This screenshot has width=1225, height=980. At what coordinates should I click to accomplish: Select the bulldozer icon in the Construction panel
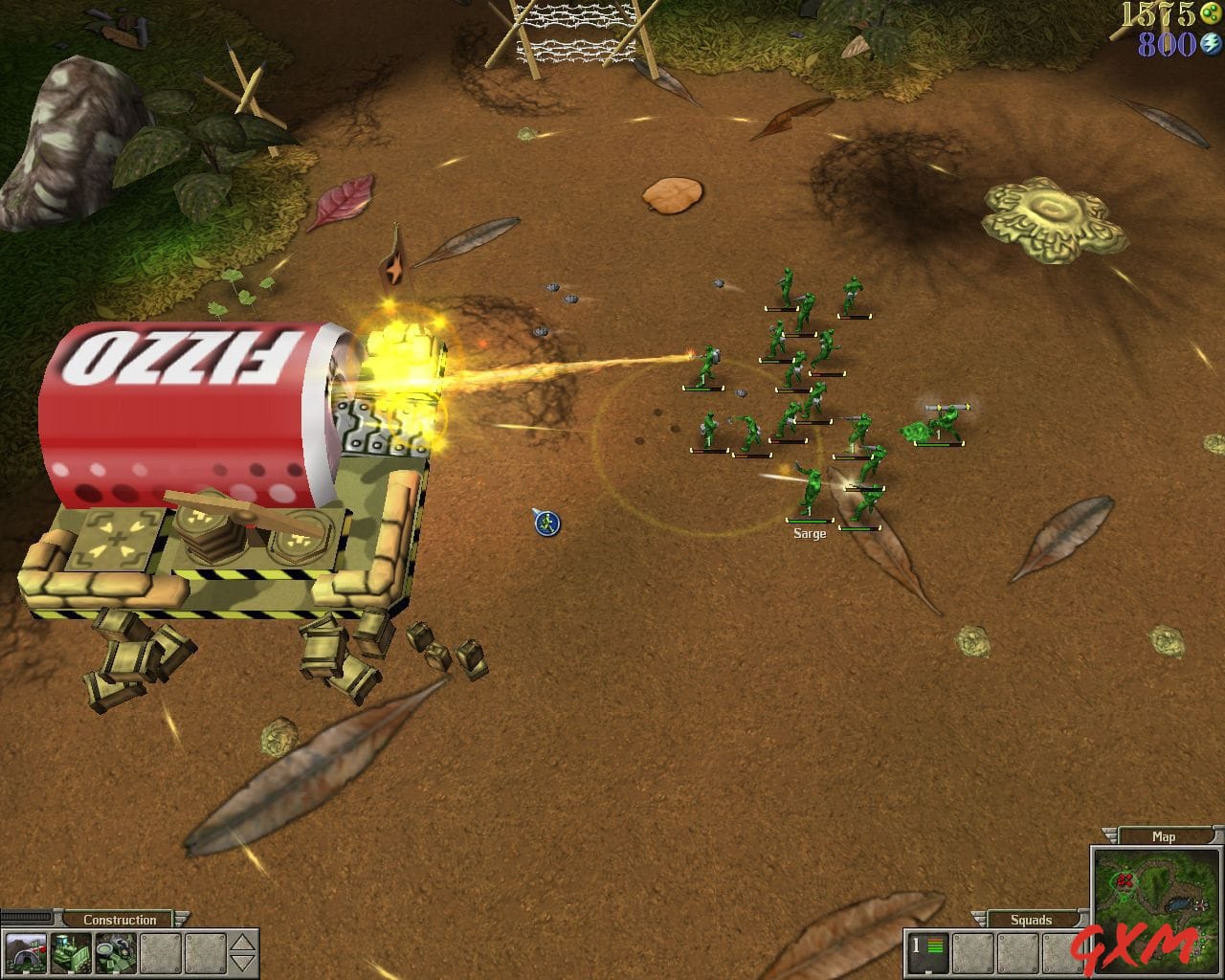coord(70,953)
